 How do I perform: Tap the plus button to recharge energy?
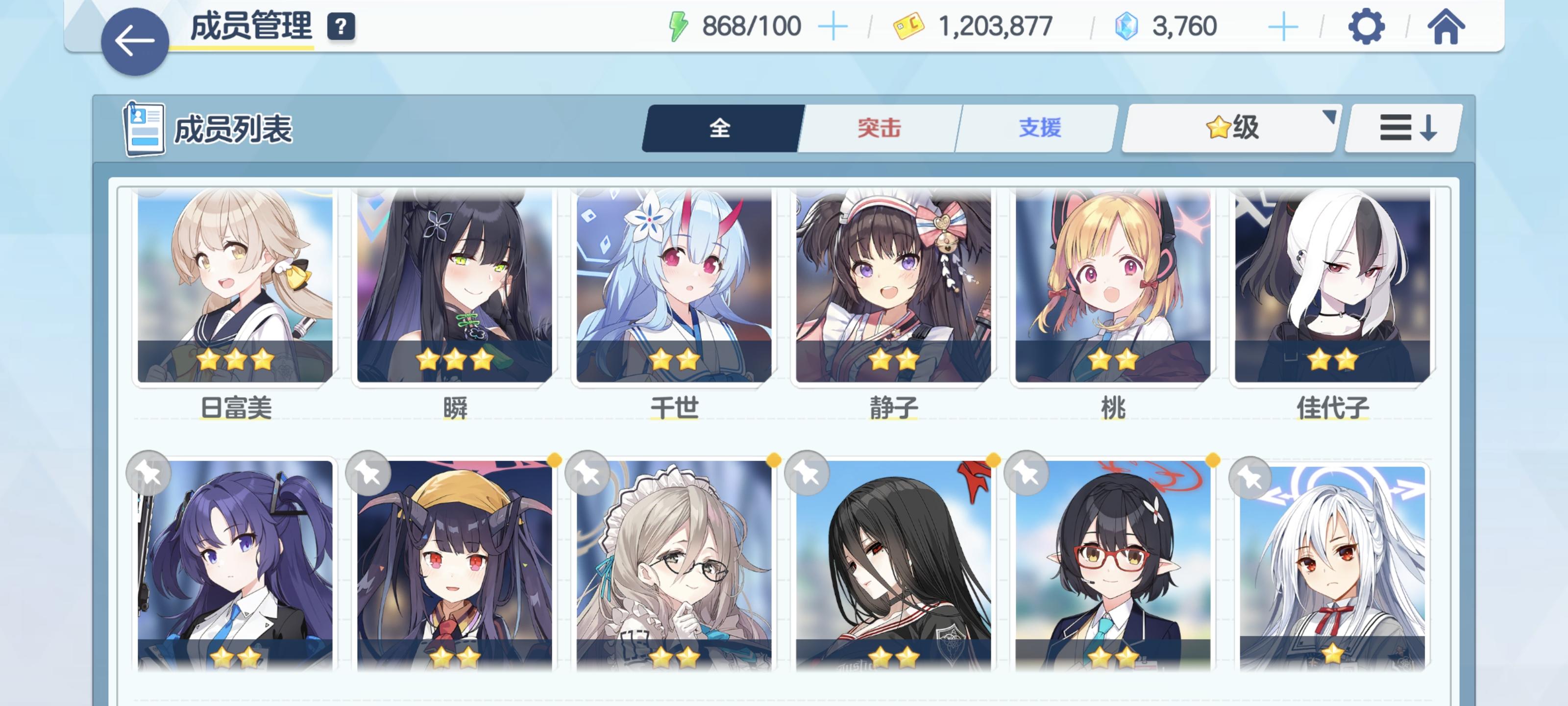pos(833,25)
